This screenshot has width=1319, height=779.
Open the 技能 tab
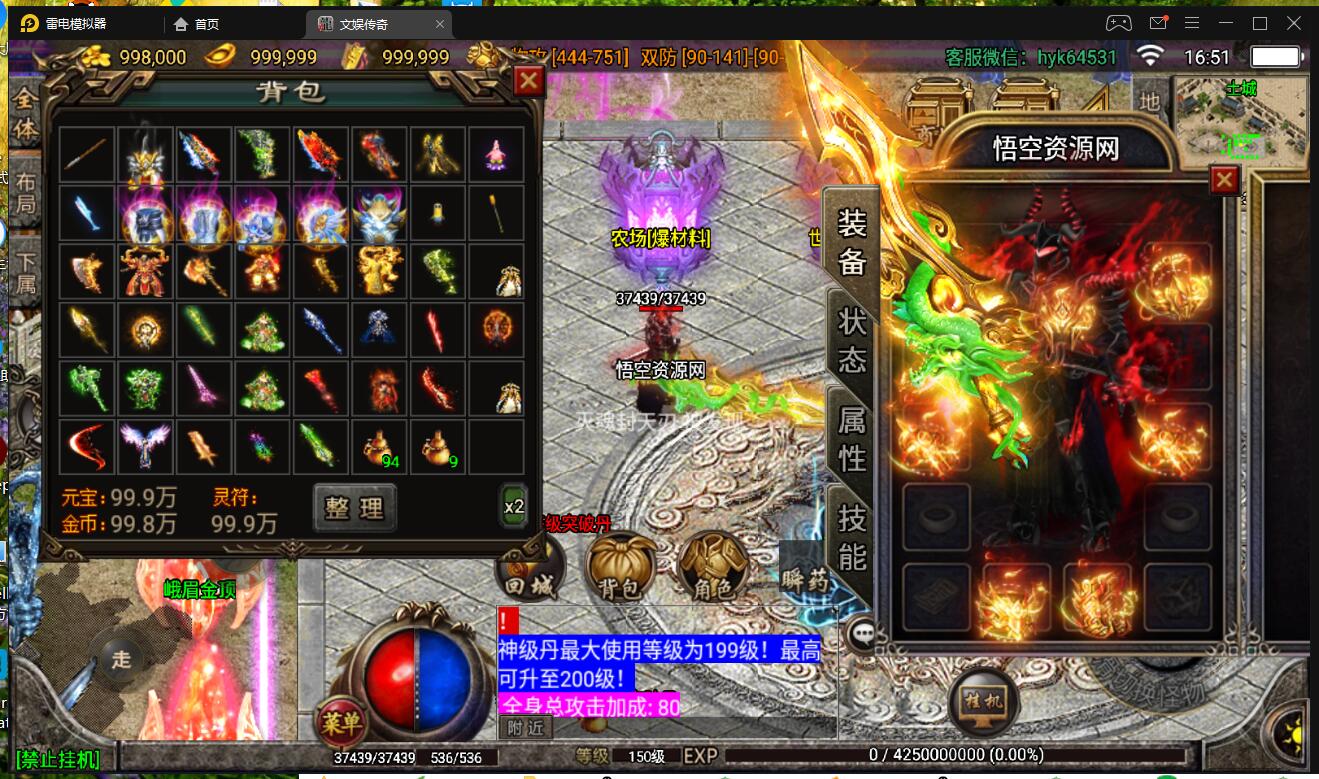(x=852, y=536)
